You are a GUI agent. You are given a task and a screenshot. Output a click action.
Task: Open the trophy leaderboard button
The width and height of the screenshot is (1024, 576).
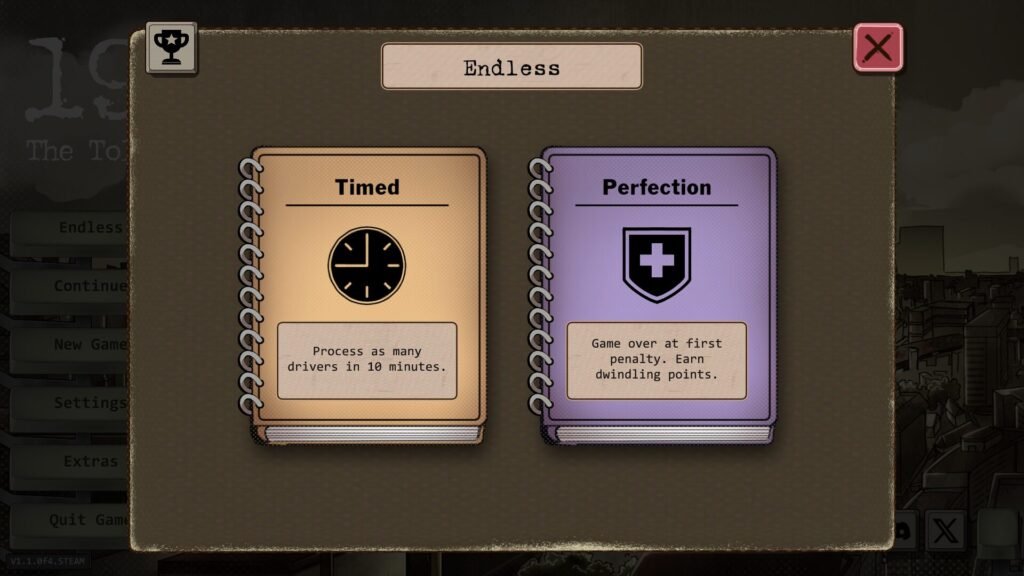[172, 48]
